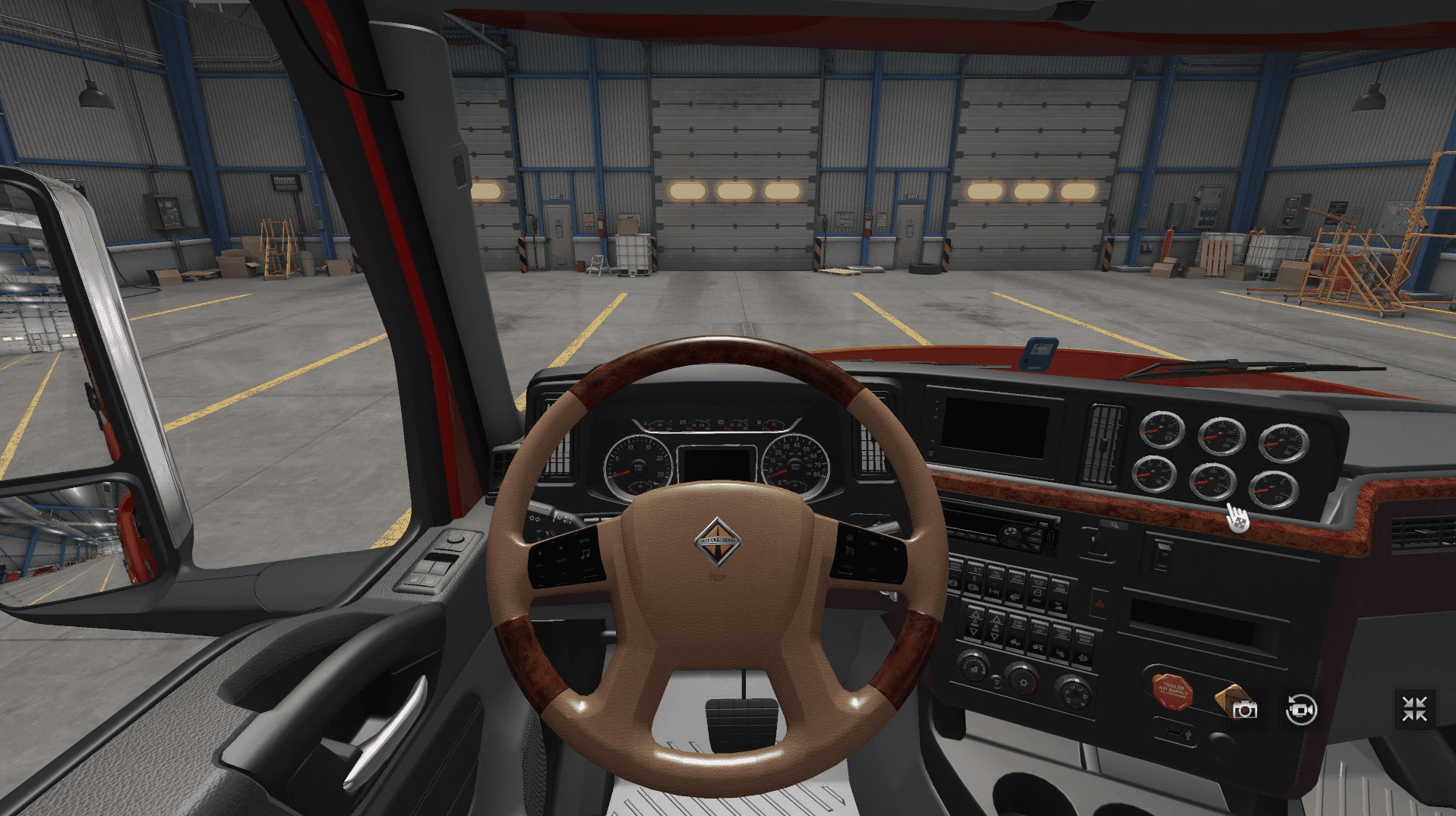Exit fullscreen preview with the inward-arrows icon
The image size is (1456, 816).
pyautogui.click(x=1414, y=709)
